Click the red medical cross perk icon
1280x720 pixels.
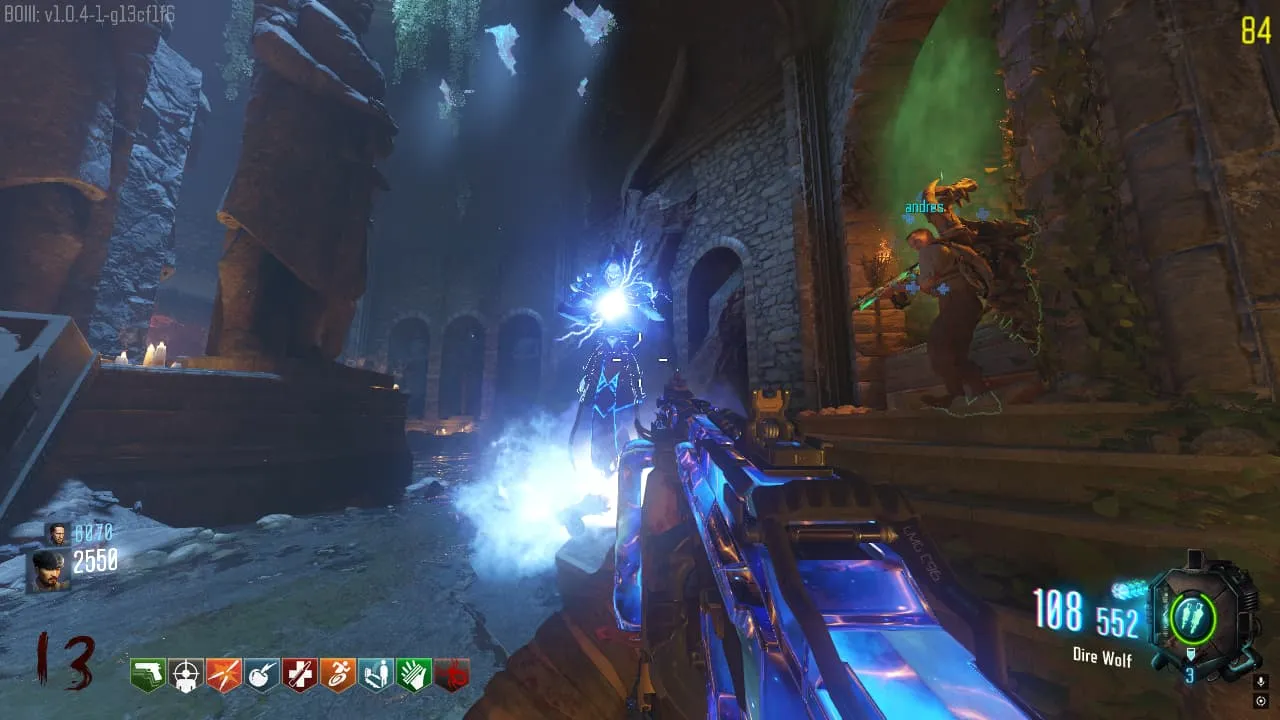(299, 675)
